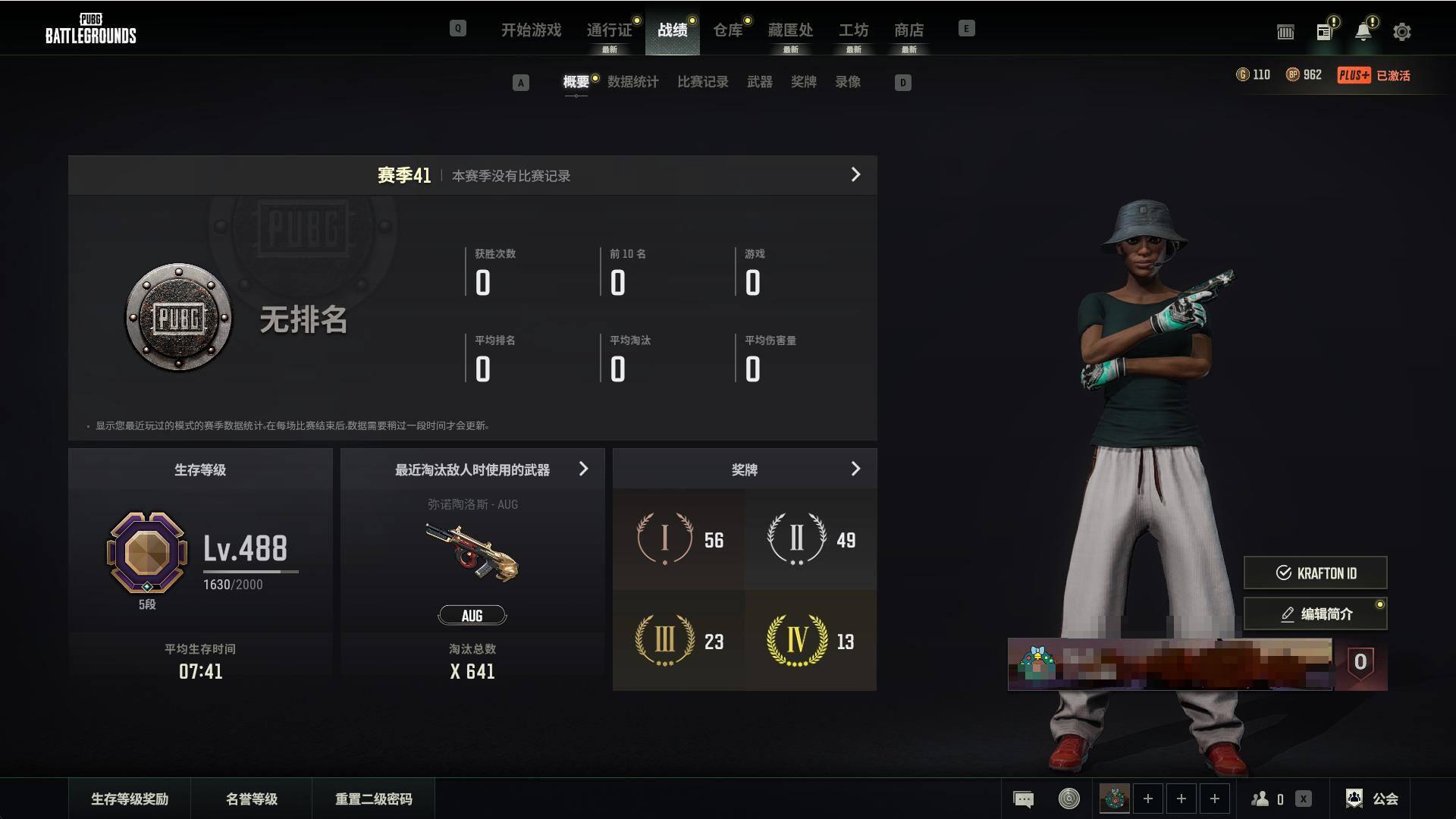This screenshot has height=819, width=1456.
Task: Visit the 商店 store tab
Action: (908, 30)
